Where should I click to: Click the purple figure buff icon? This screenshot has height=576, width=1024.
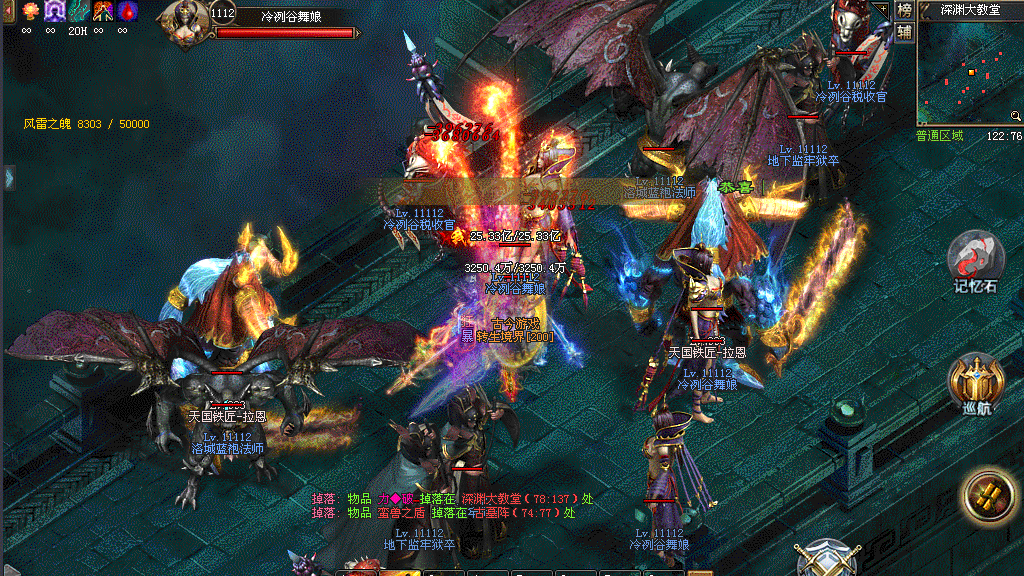[x=54, y=11]
